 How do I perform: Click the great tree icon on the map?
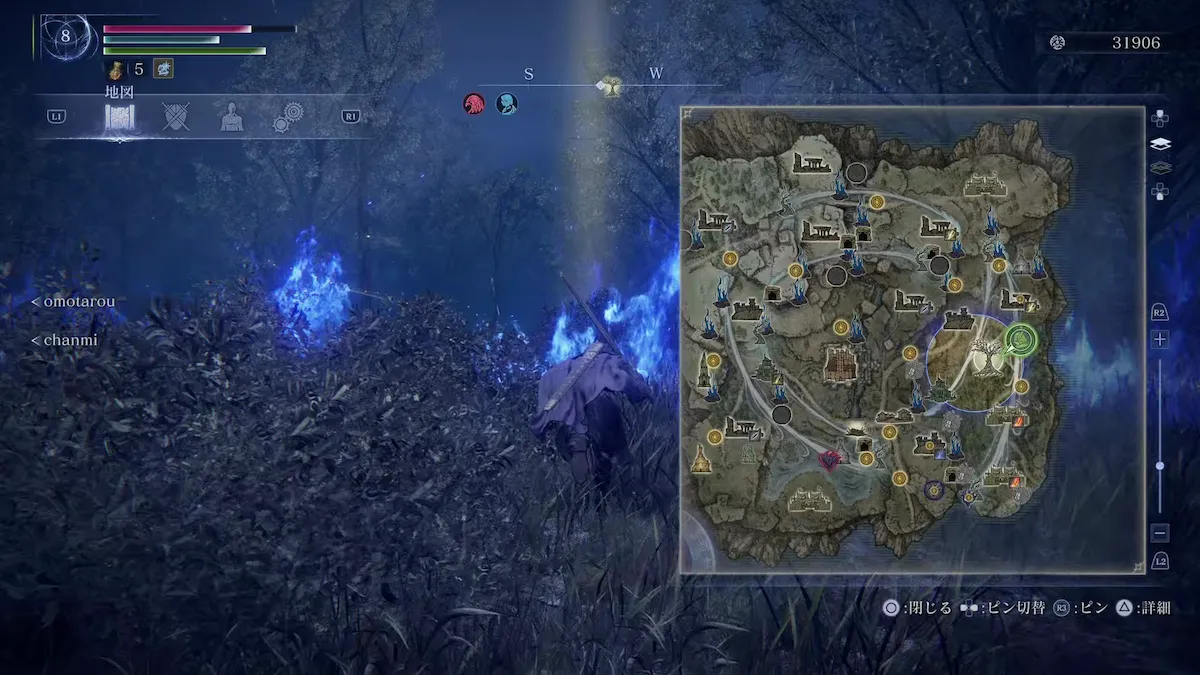click(980, 357)
